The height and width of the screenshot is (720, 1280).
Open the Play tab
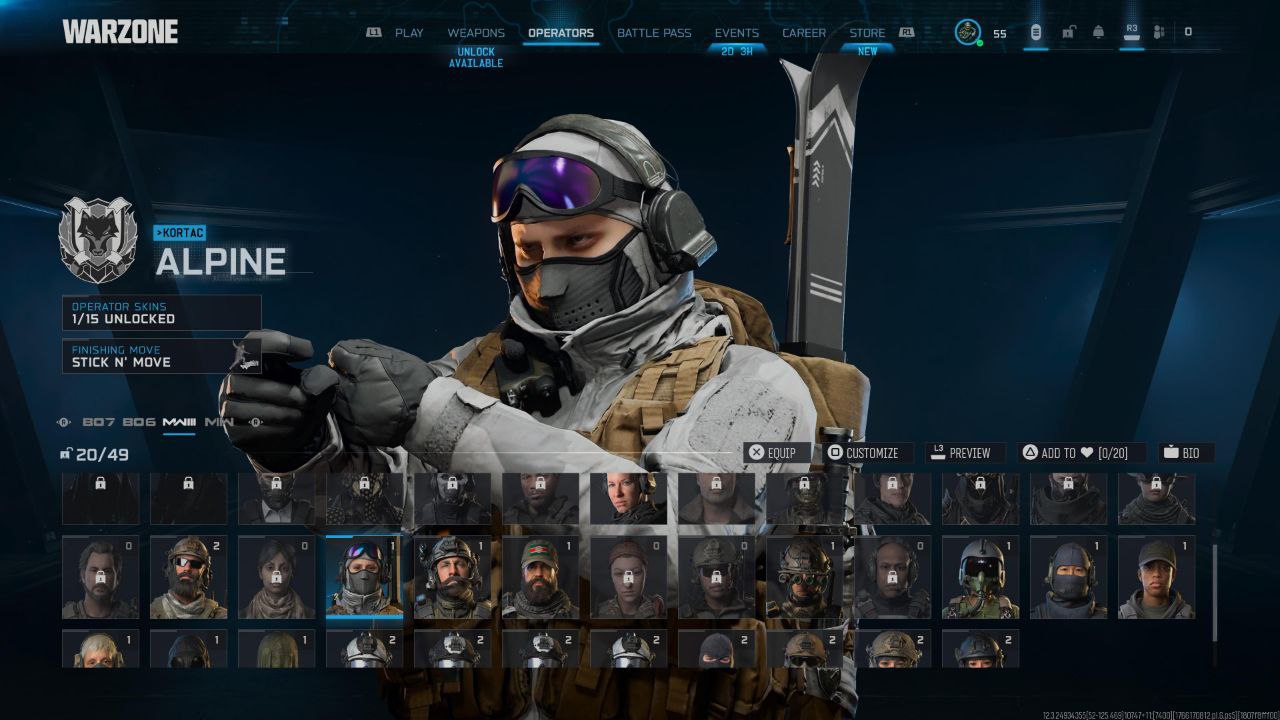click(409, 33)
